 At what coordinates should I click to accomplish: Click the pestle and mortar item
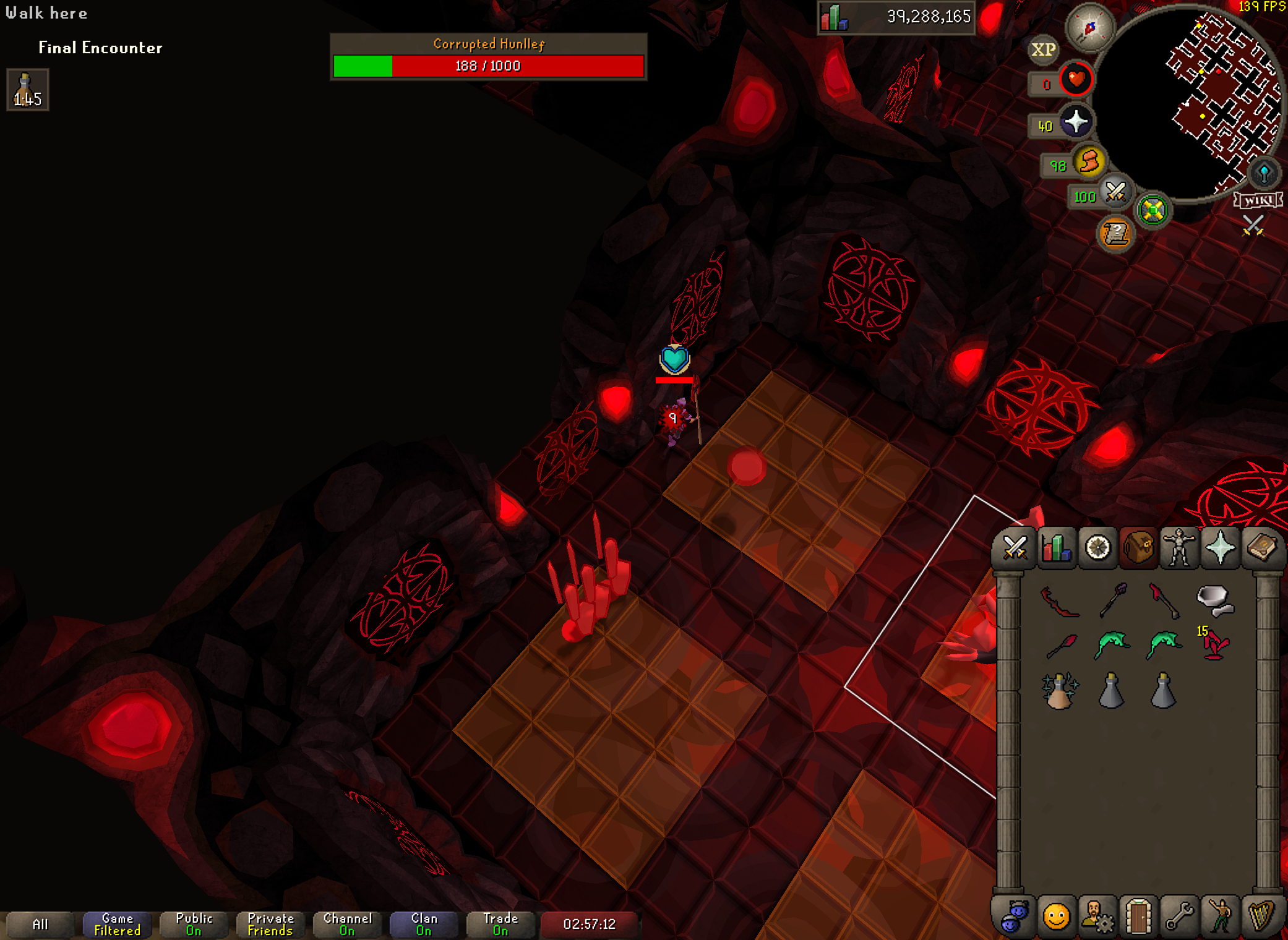[x=1214, y=601]
